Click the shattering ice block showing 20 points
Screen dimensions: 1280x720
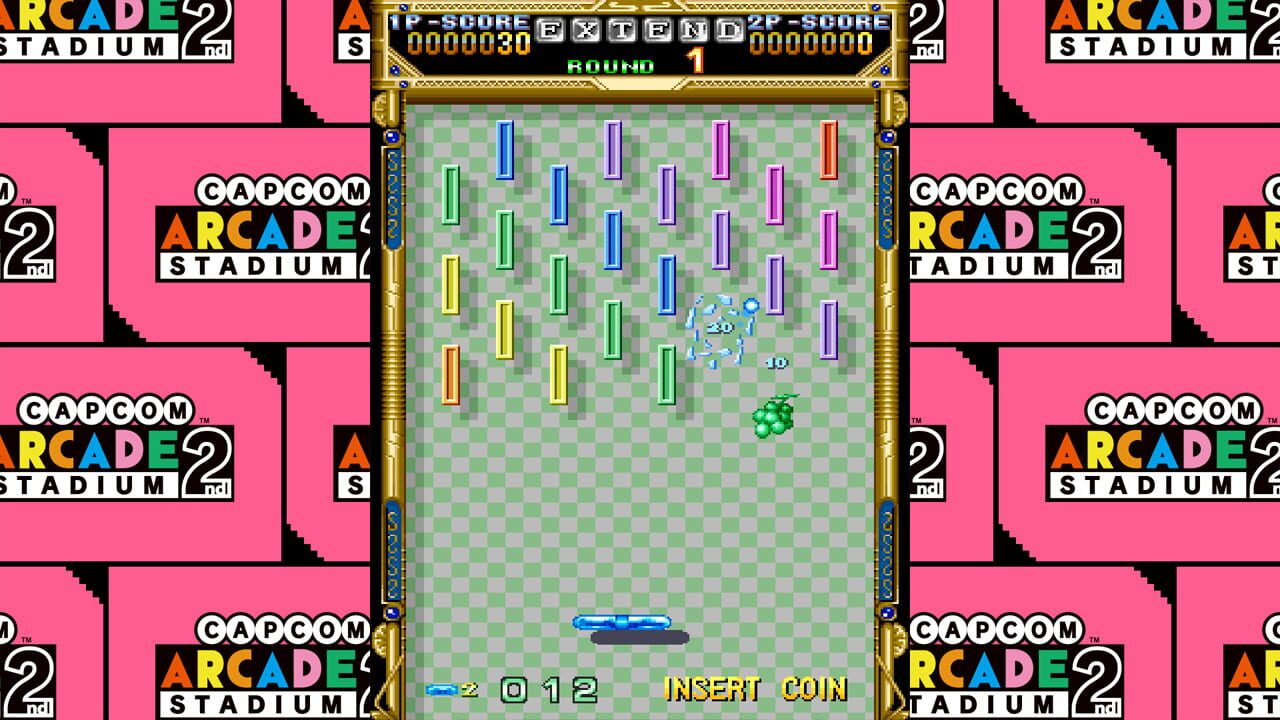(x=718, y=326)
